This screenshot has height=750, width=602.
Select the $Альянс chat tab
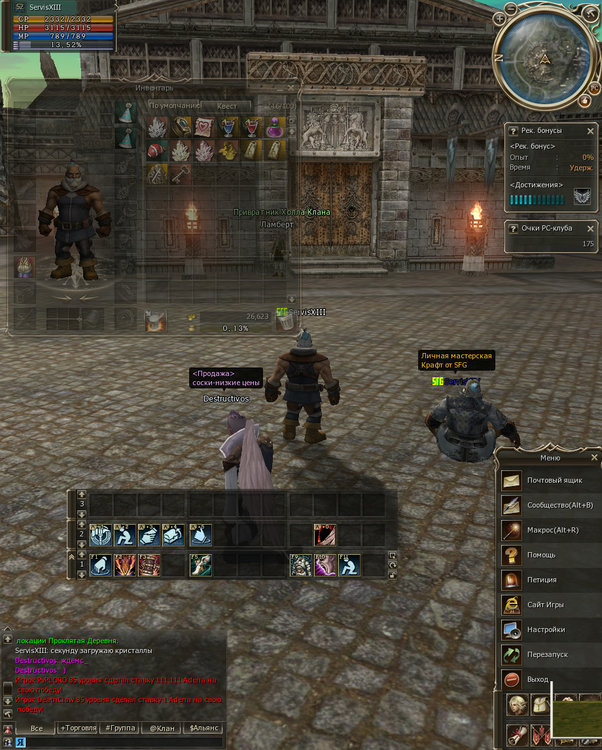coord(203,728)
